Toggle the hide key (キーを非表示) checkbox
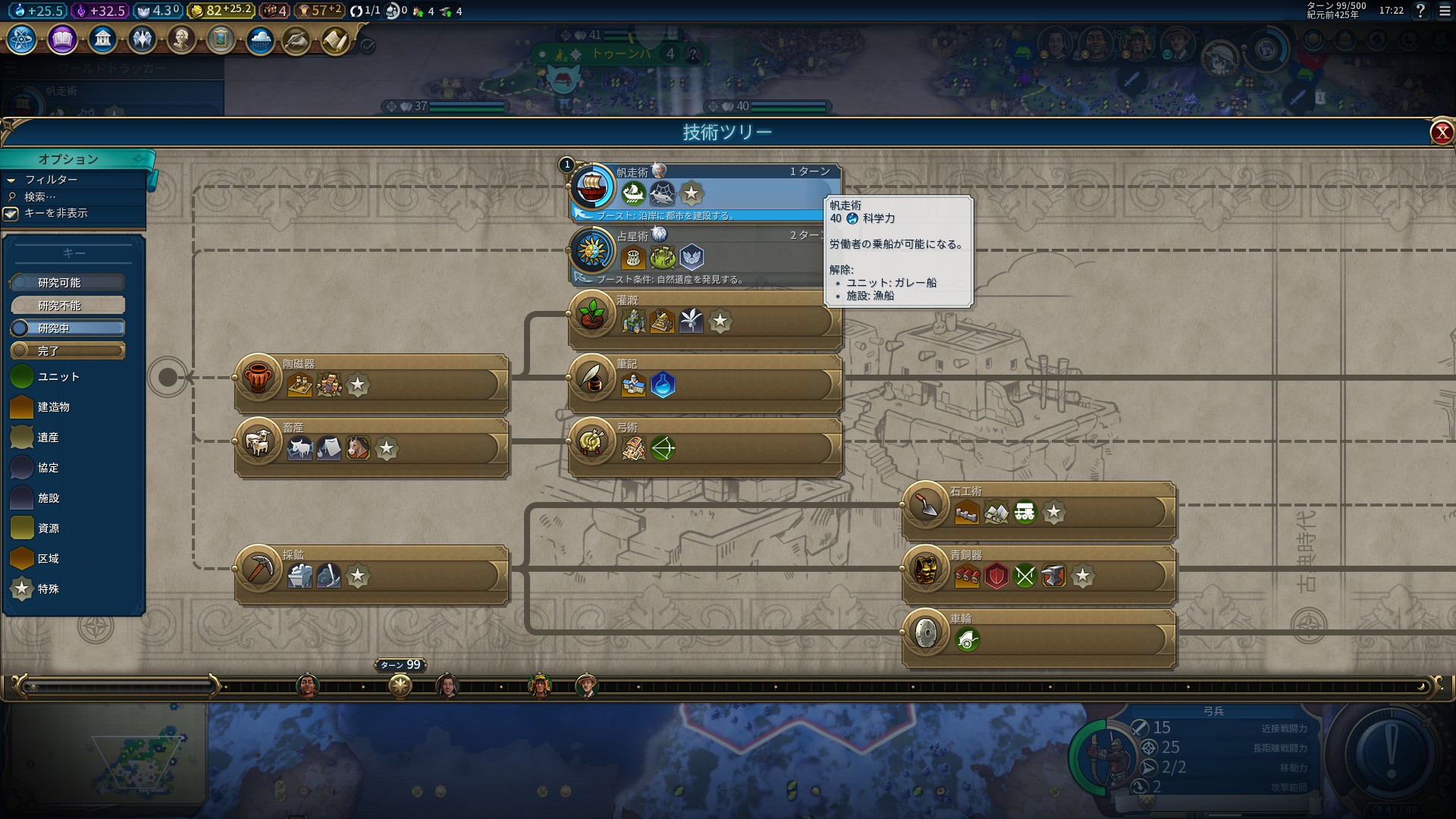Viewport: 1456px width, 819px height. click(11, 214)
